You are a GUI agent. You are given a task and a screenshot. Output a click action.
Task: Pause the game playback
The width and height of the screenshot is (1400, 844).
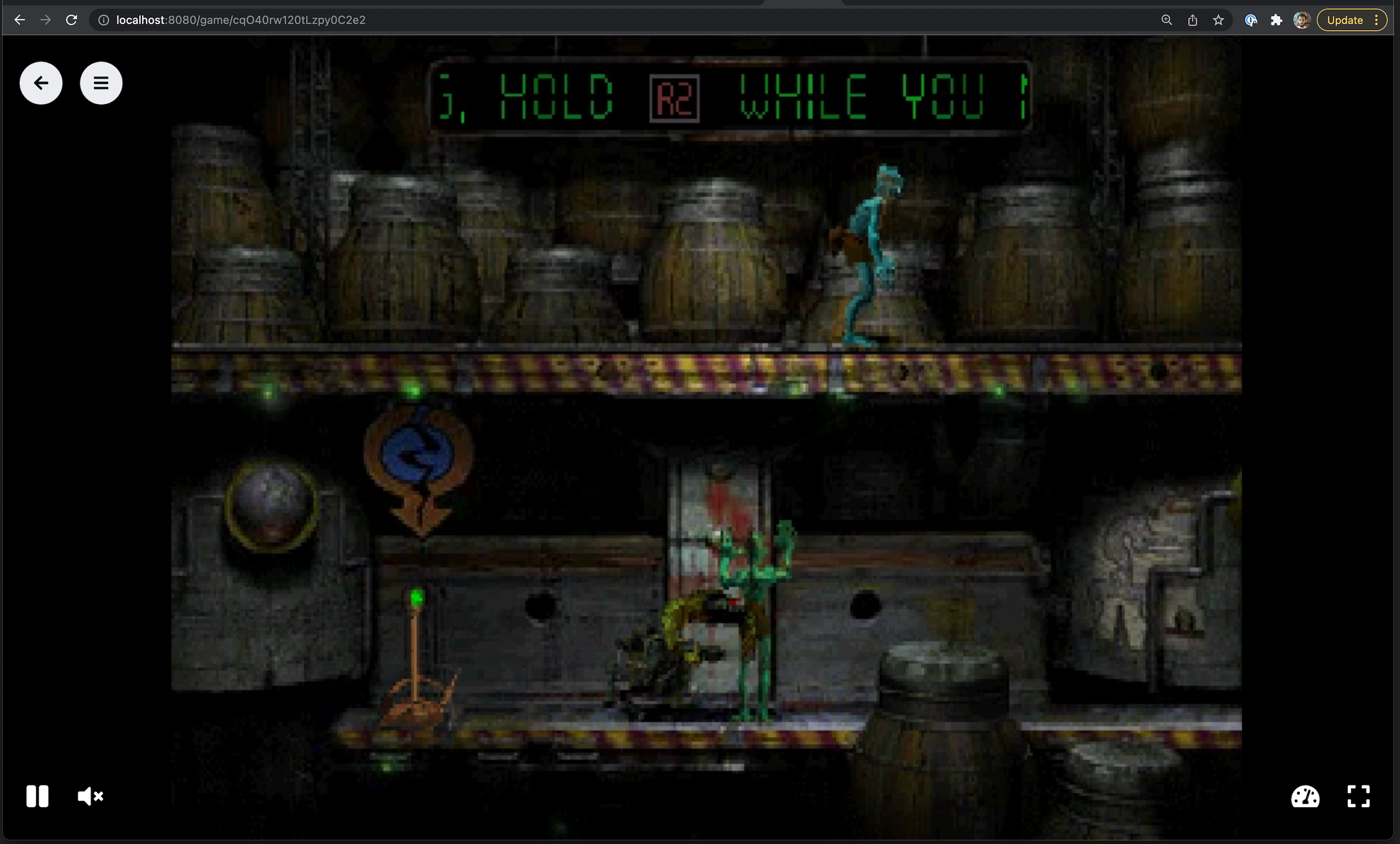[x=37, y=796]
